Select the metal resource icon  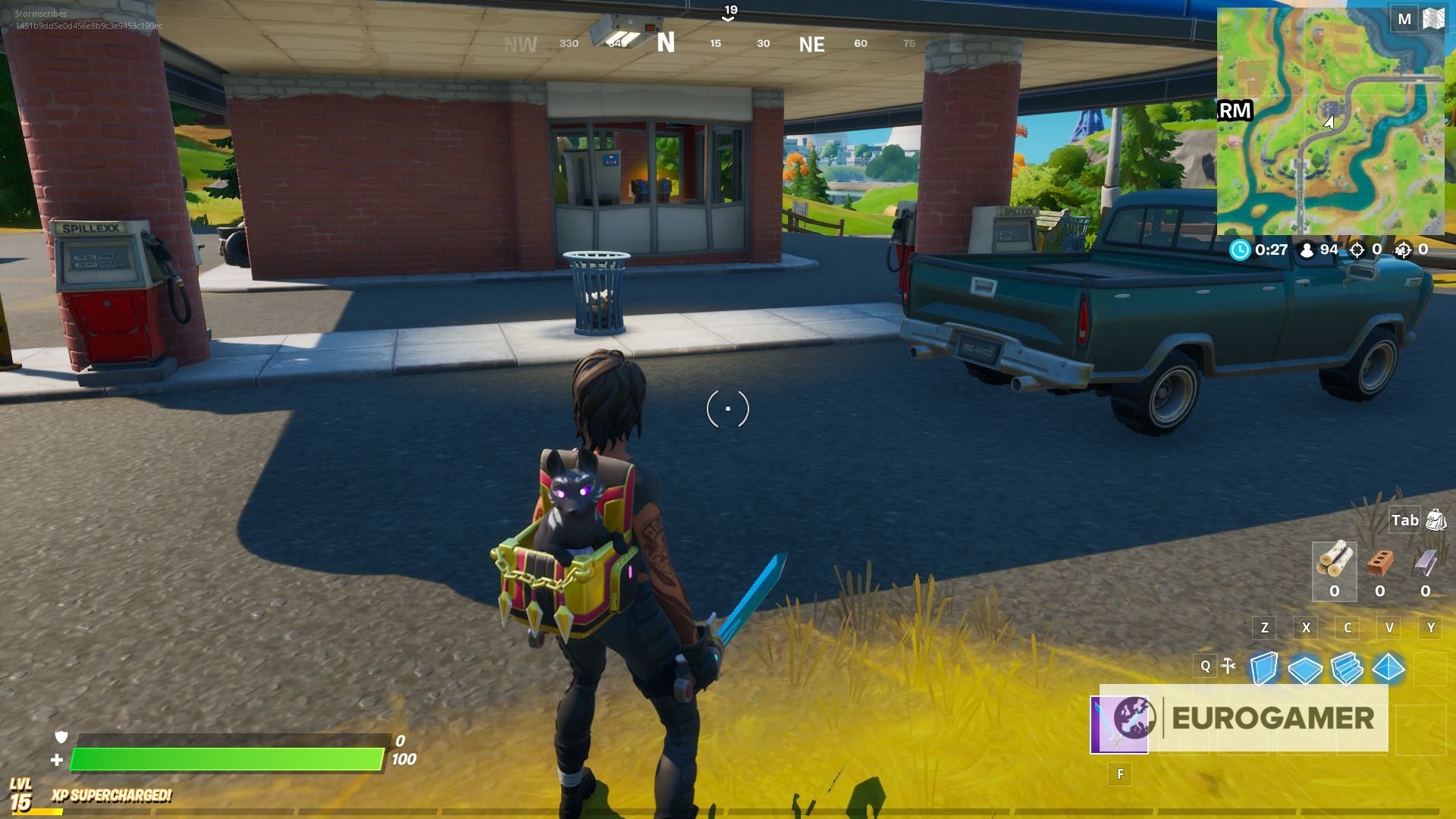click(1426, 561)
